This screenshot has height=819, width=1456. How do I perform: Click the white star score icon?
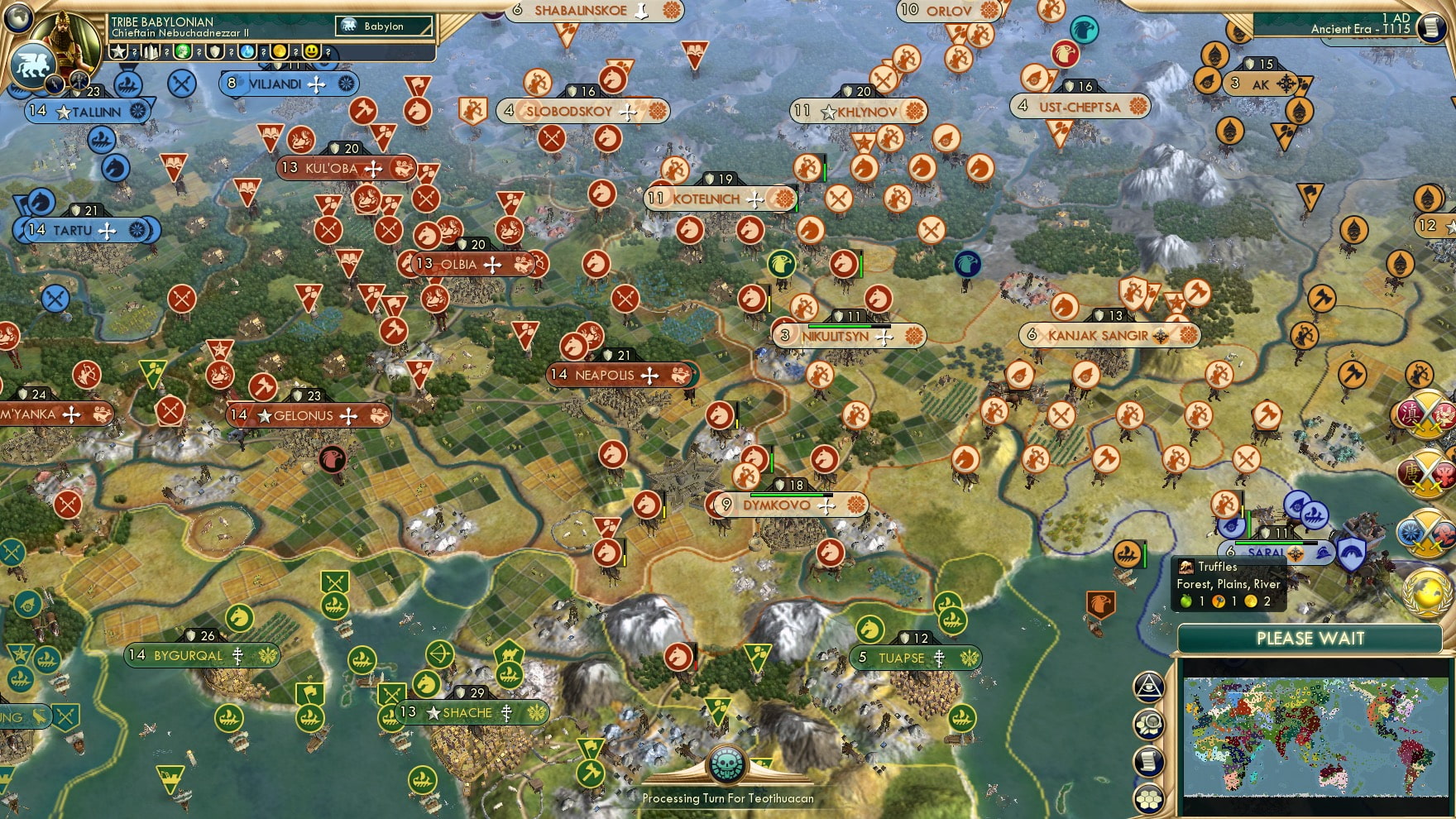[119, 52]
